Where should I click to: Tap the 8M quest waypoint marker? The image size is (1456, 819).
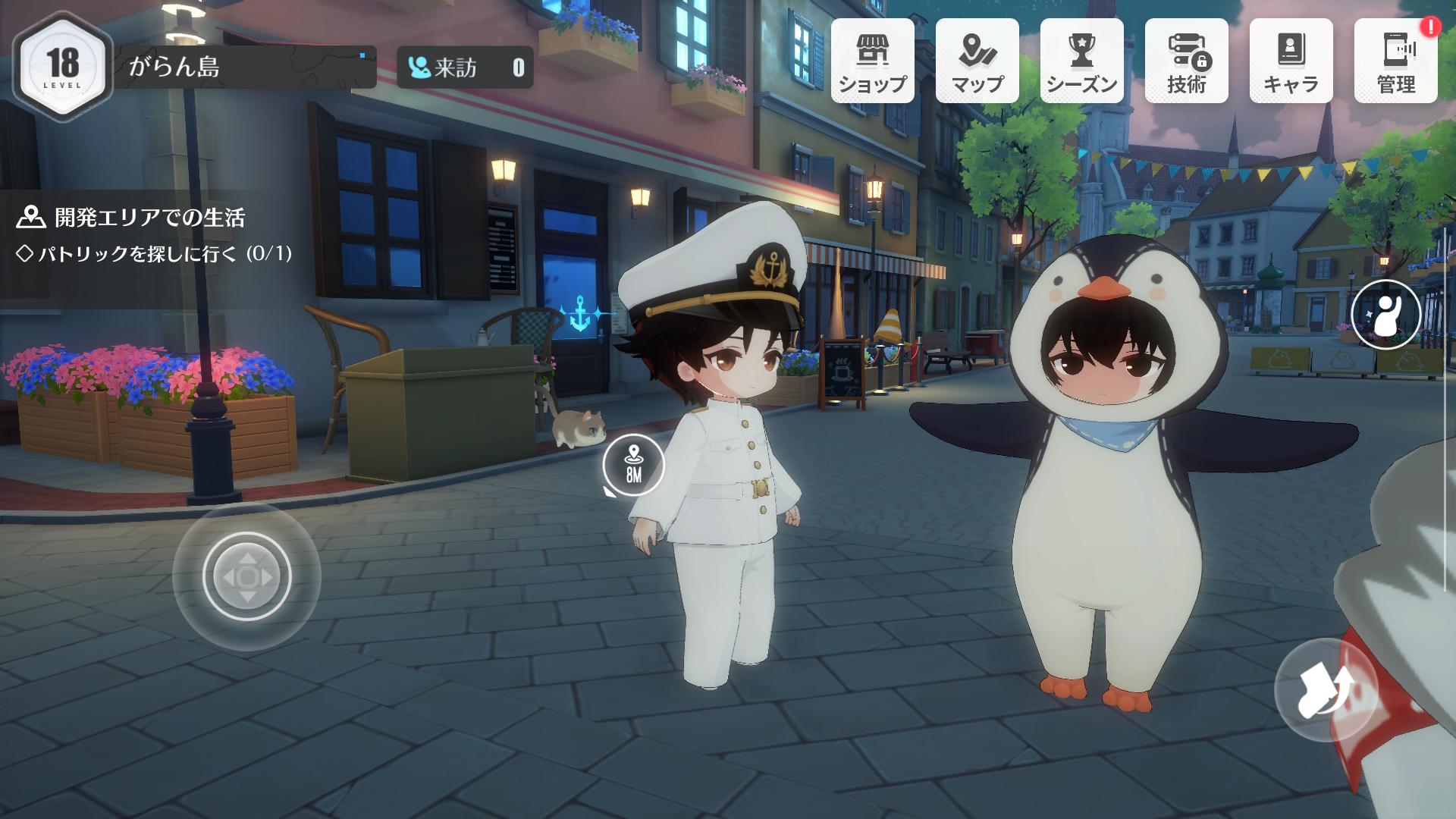(633, 466)
